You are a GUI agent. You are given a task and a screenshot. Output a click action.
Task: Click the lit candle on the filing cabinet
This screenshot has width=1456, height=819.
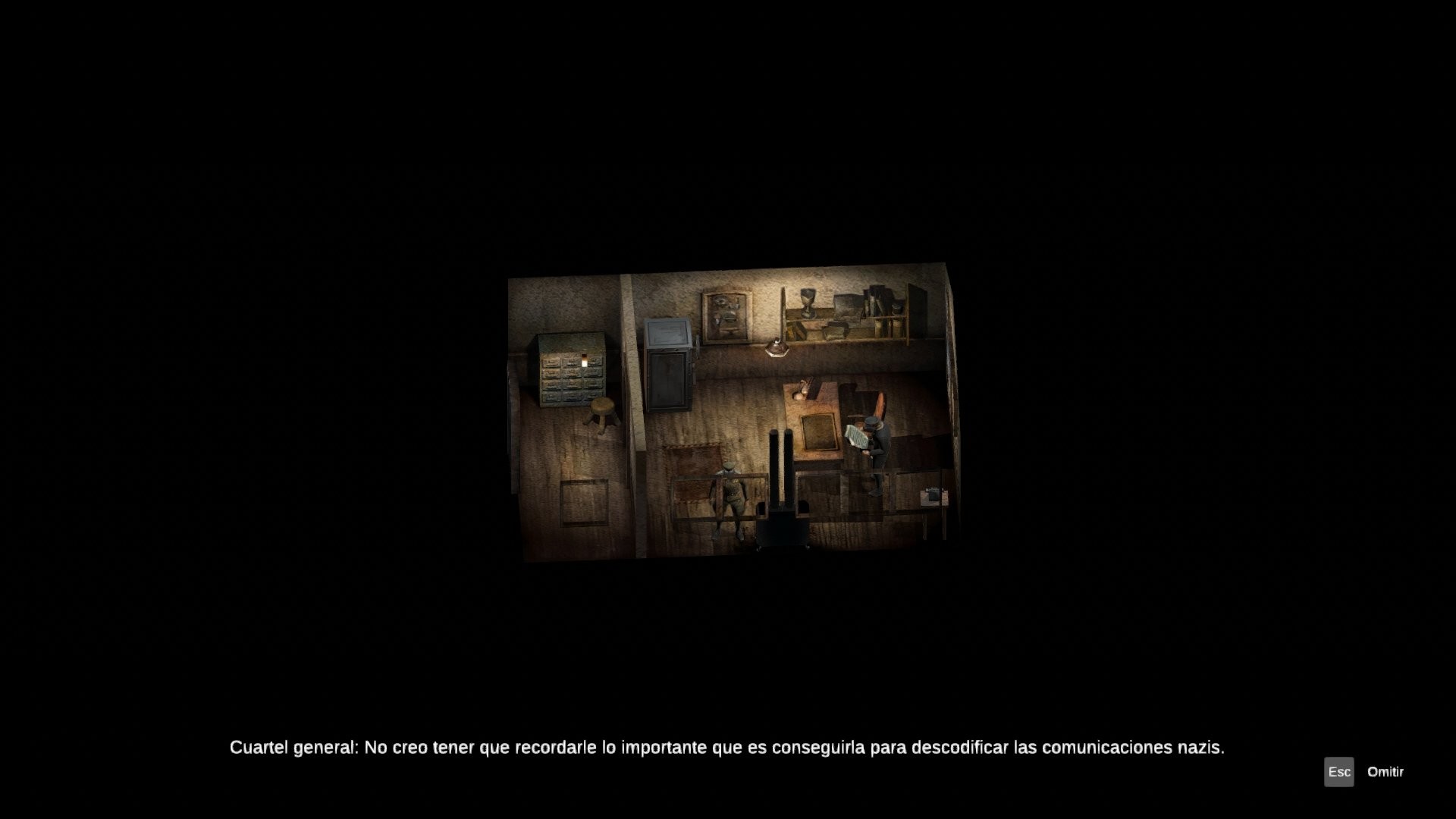(x=584, y=360)
